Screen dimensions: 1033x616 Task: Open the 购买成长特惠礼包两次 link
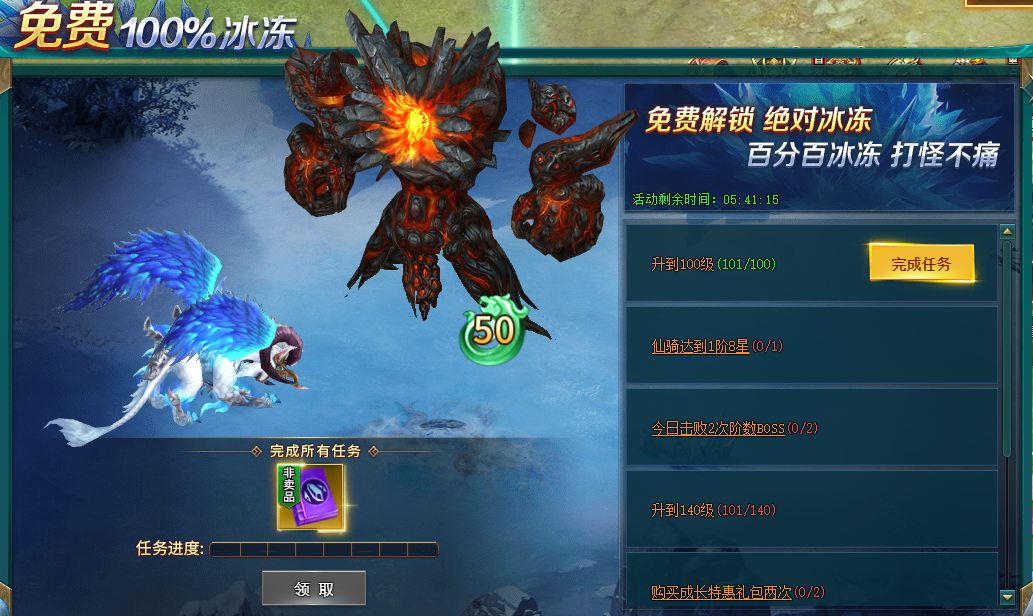(721, 593)
